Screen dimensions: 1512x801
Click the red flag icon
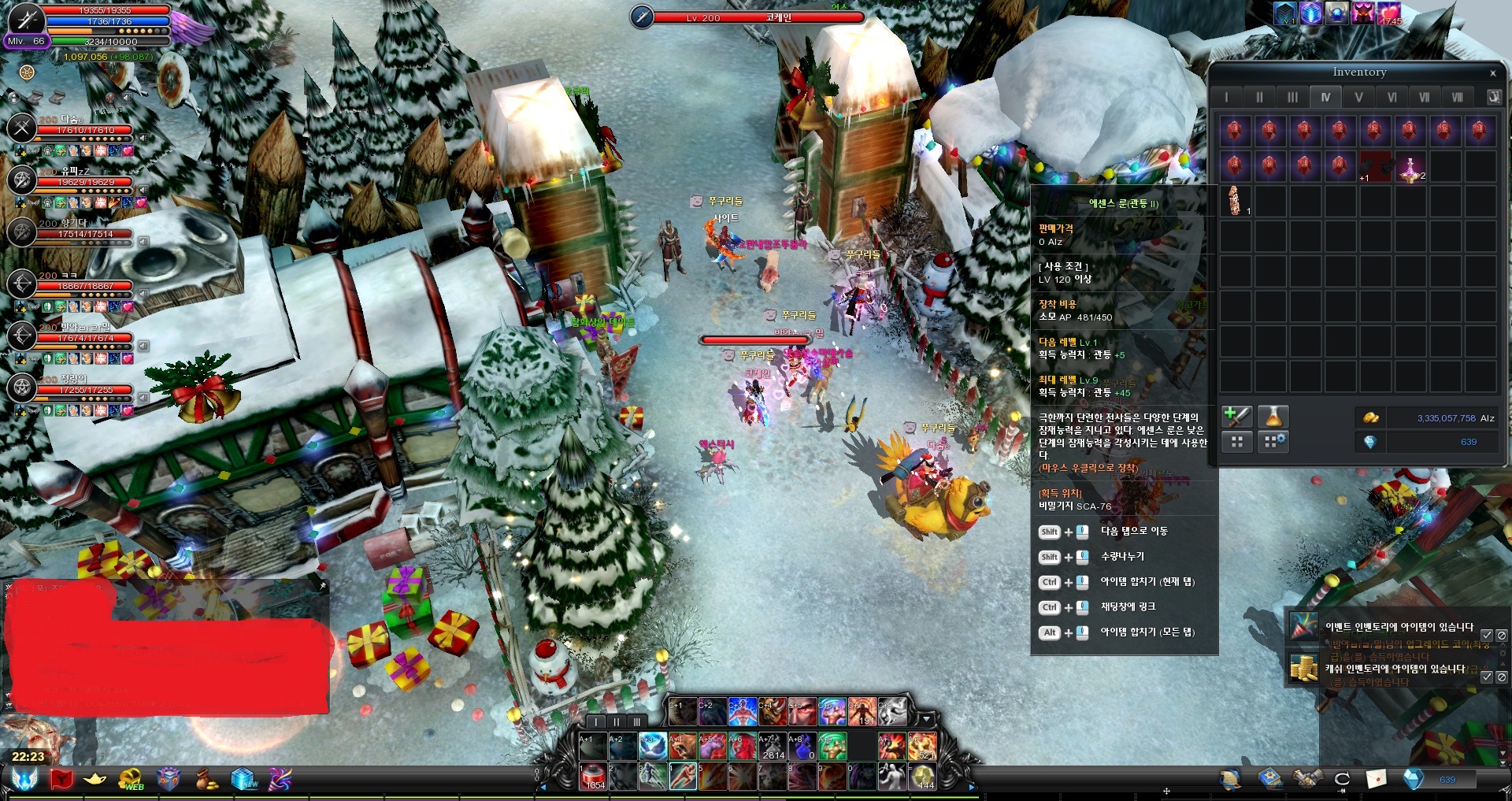point(61,780)
